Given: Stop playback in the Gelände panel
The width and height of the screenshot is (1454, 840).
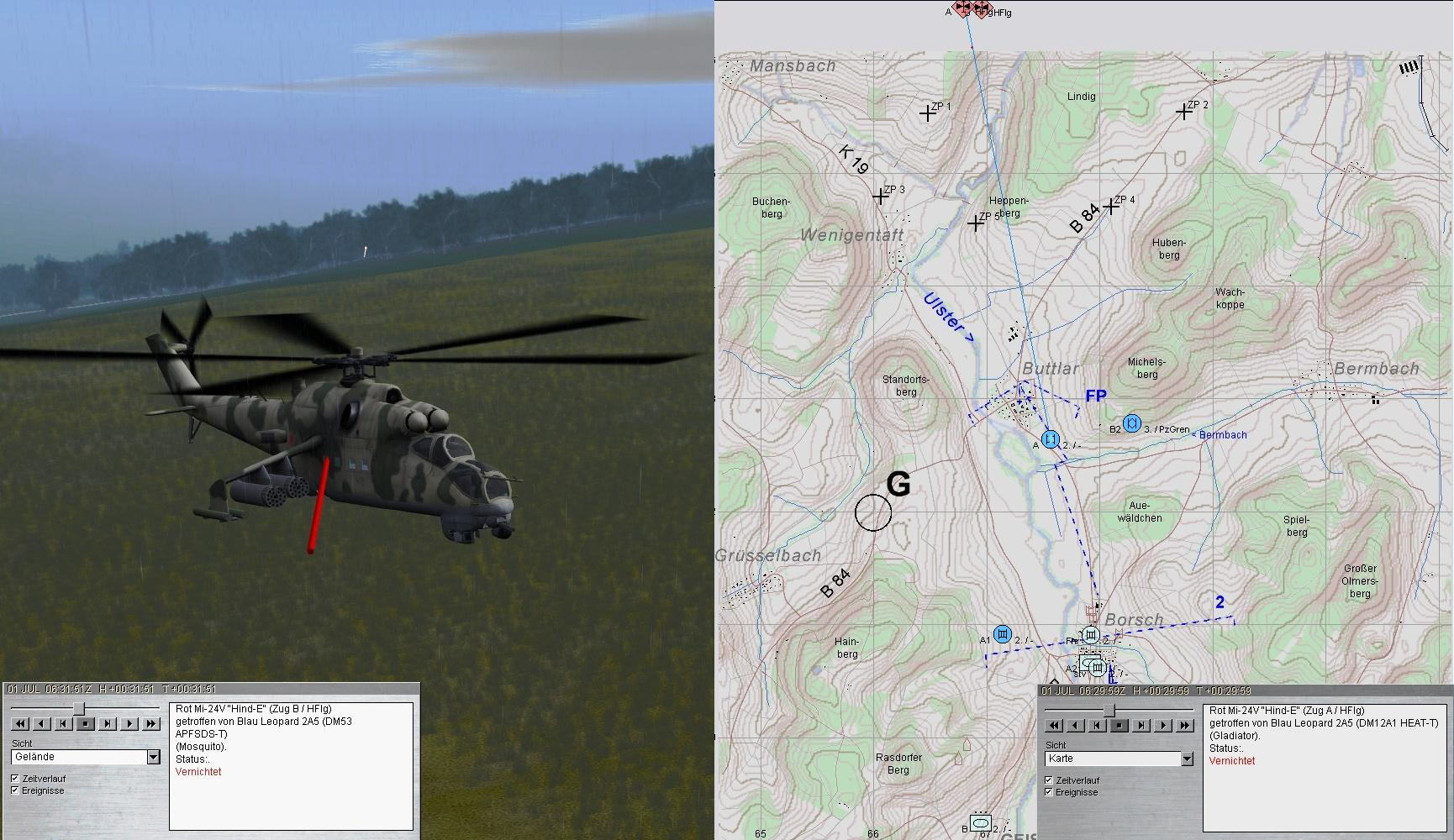Looking at the screenshot, I should pos(85,723).
